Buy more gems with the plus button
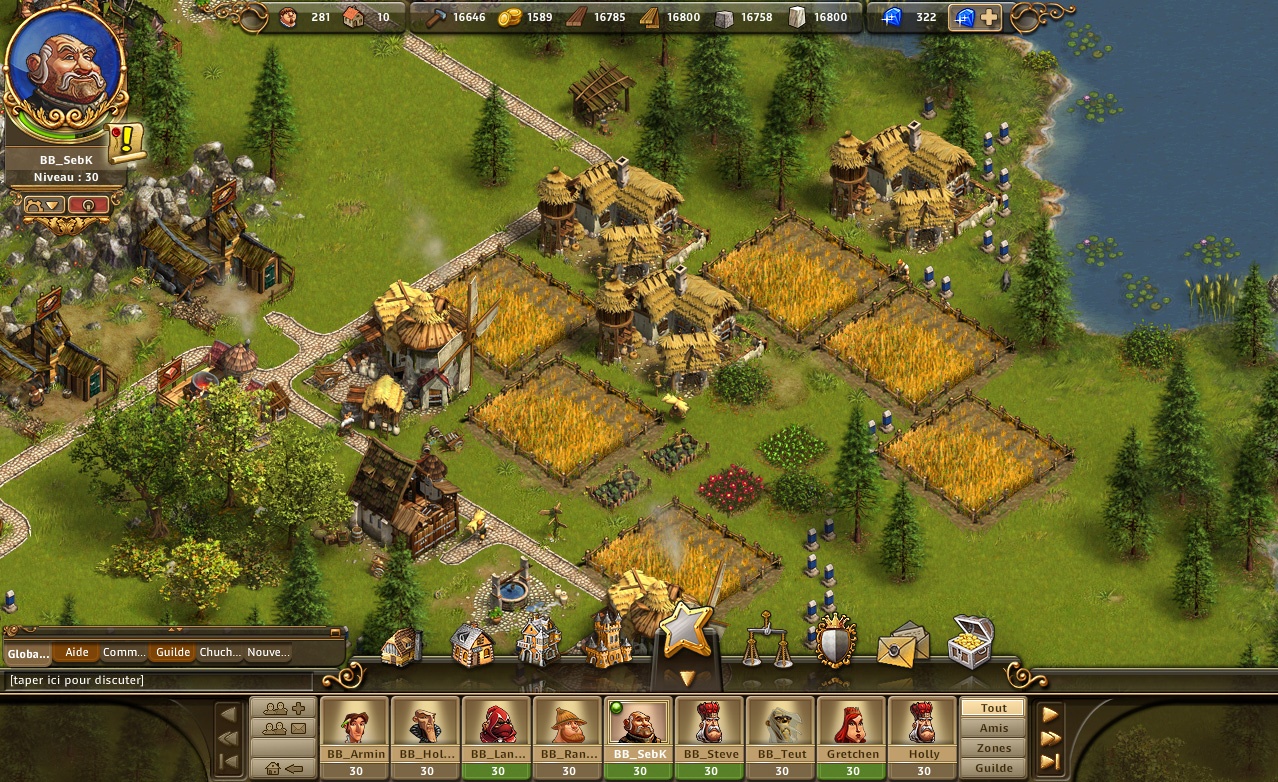The height and width of the screenshot is (782, 1278). click(988, 17)
